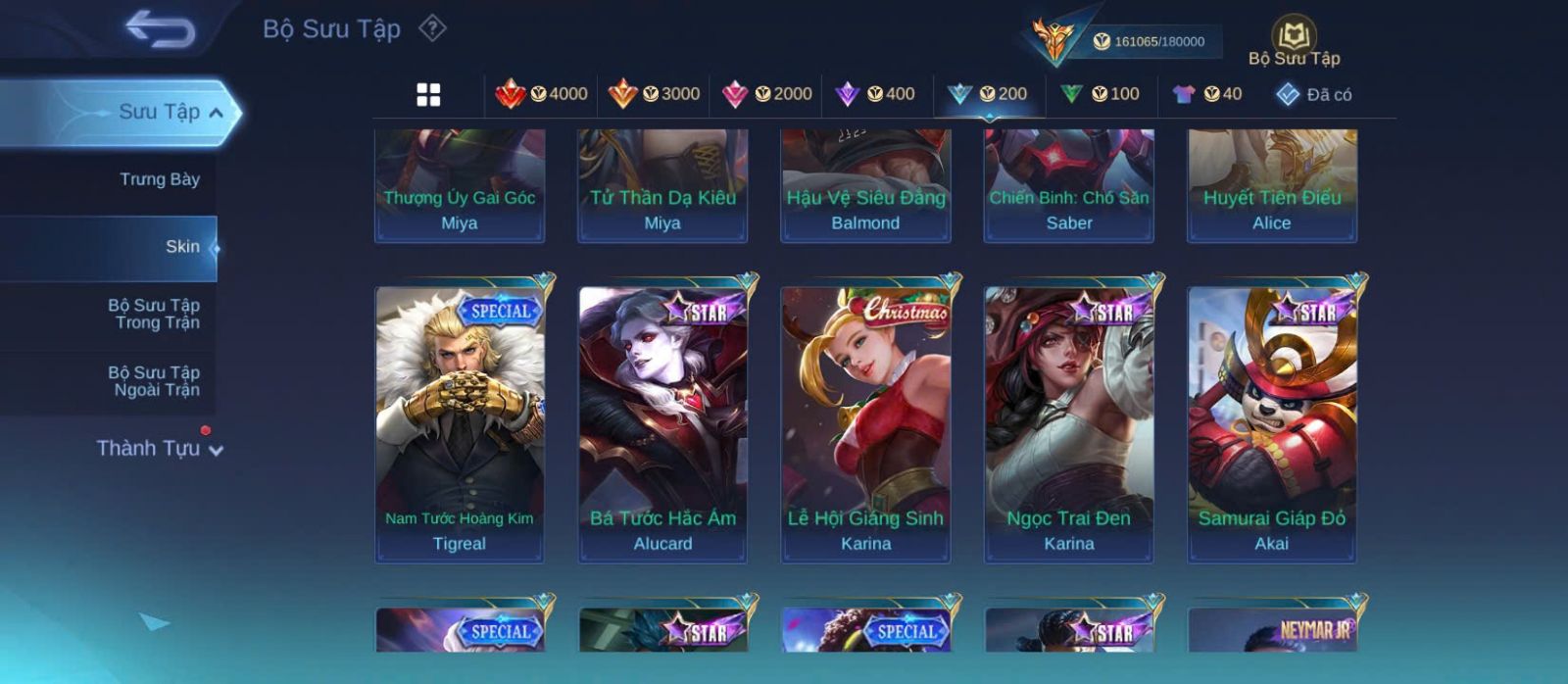Open Bộ Sưu Tập Ngoài Trận
Screen dimensions: 1568x684
point(154,381)
